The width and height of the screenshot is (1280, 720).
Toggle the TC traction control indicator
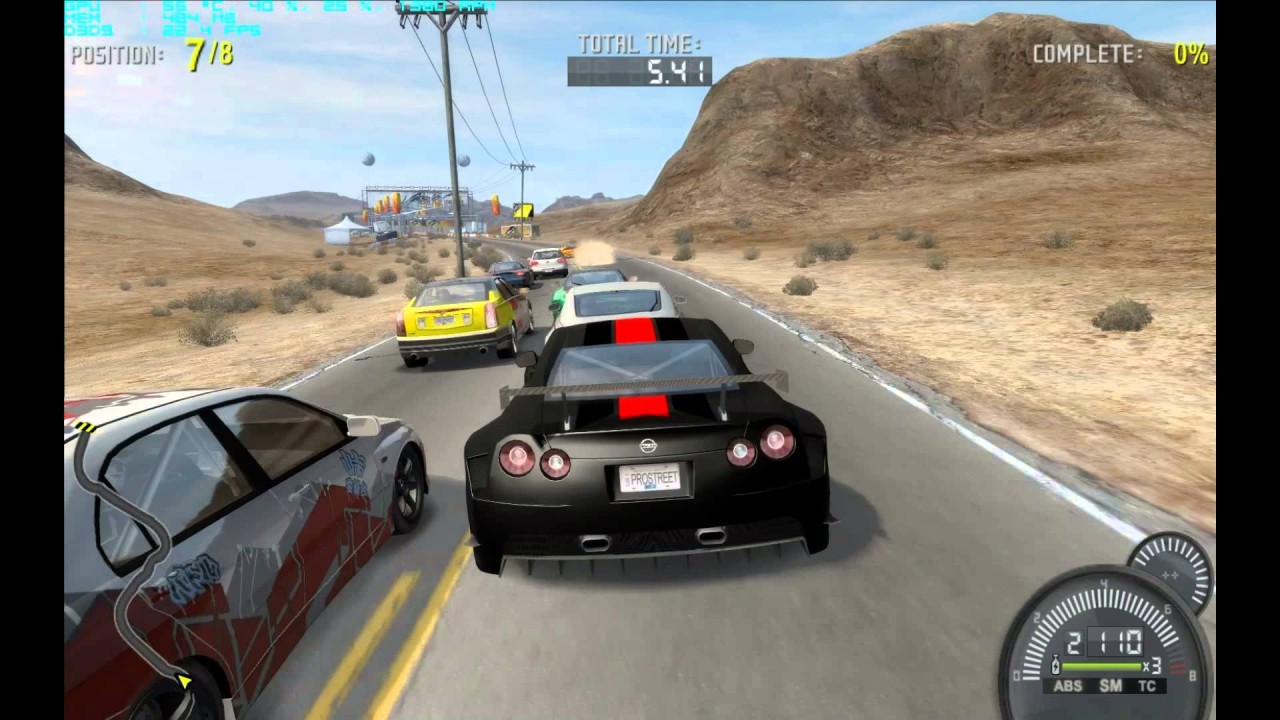1146,684
